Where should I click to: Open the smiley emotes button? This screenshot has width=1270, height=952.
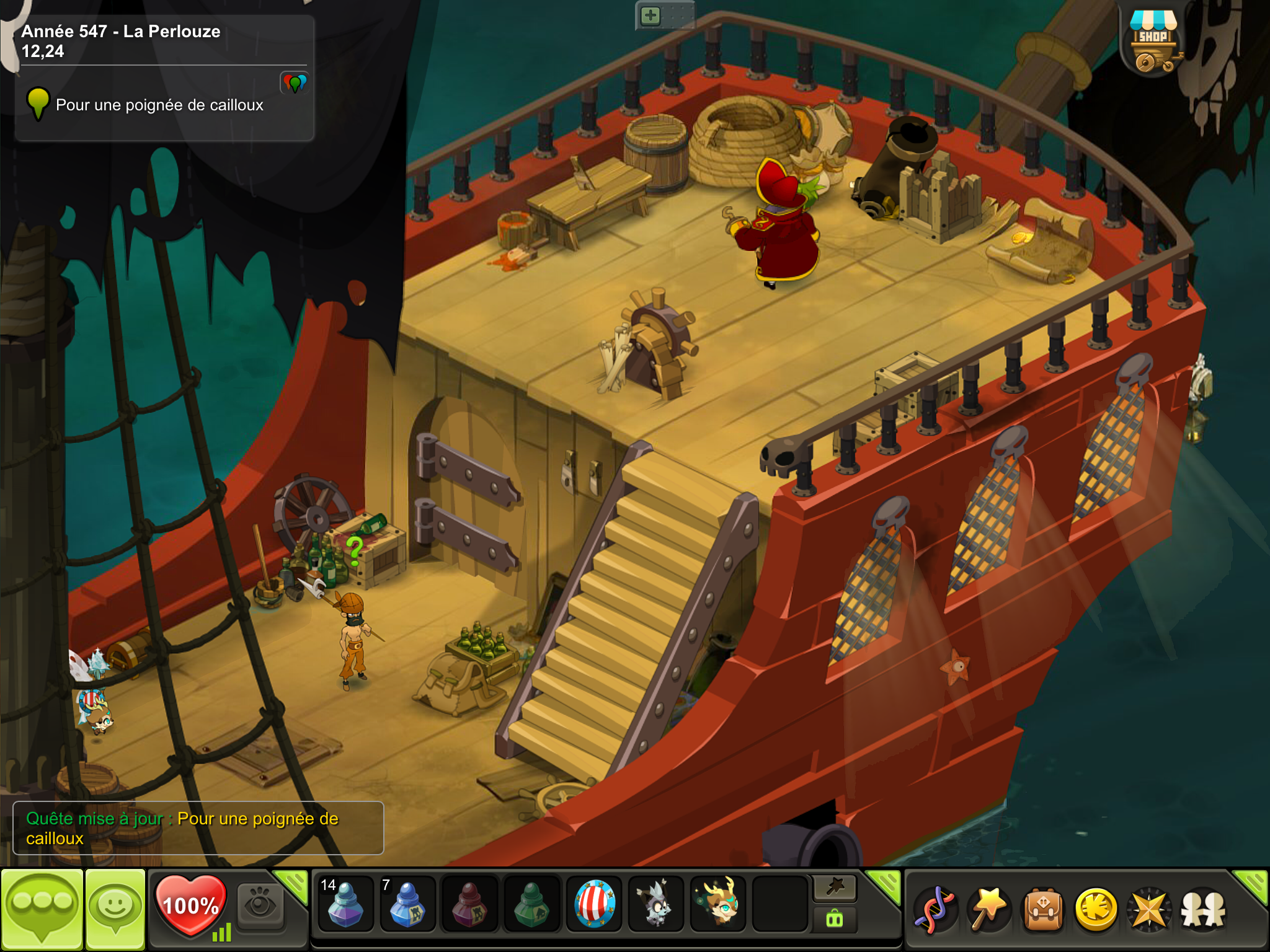click(115, 909)
